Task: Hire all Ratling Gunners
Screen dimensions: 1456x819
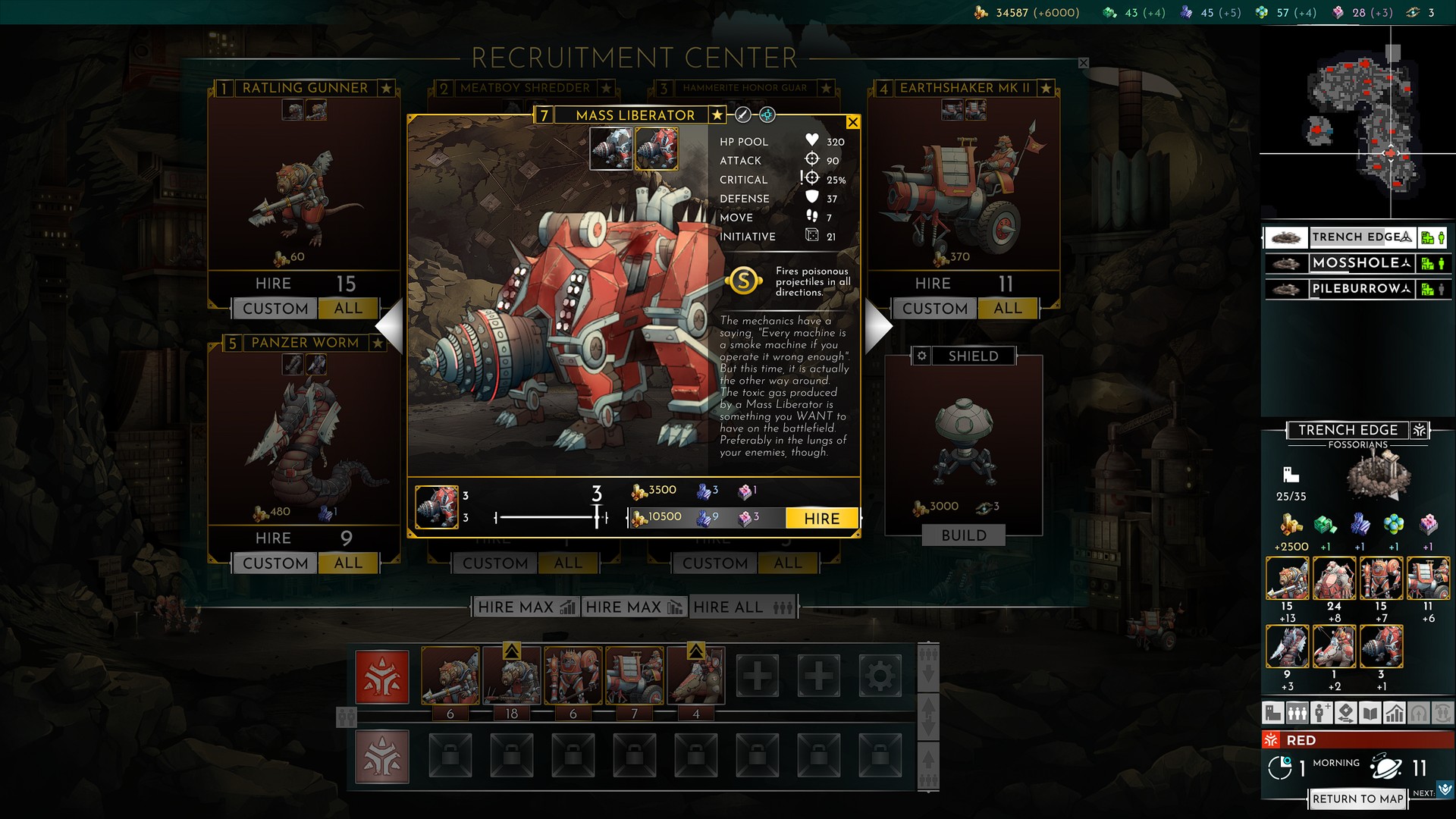Action: (348, 309)
